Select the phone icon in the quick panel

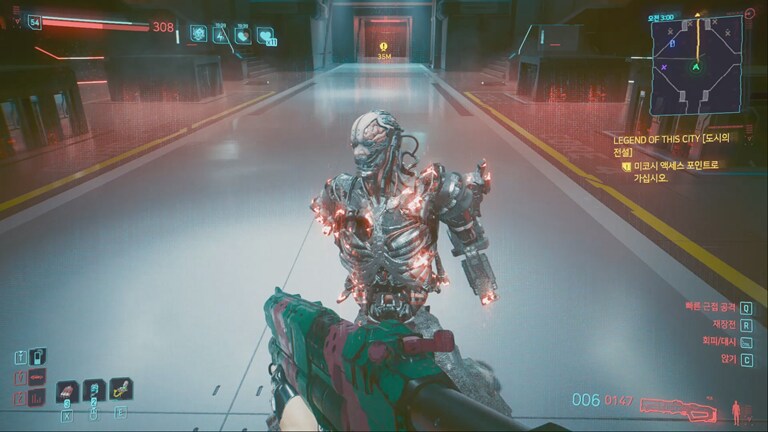(37, 355)
